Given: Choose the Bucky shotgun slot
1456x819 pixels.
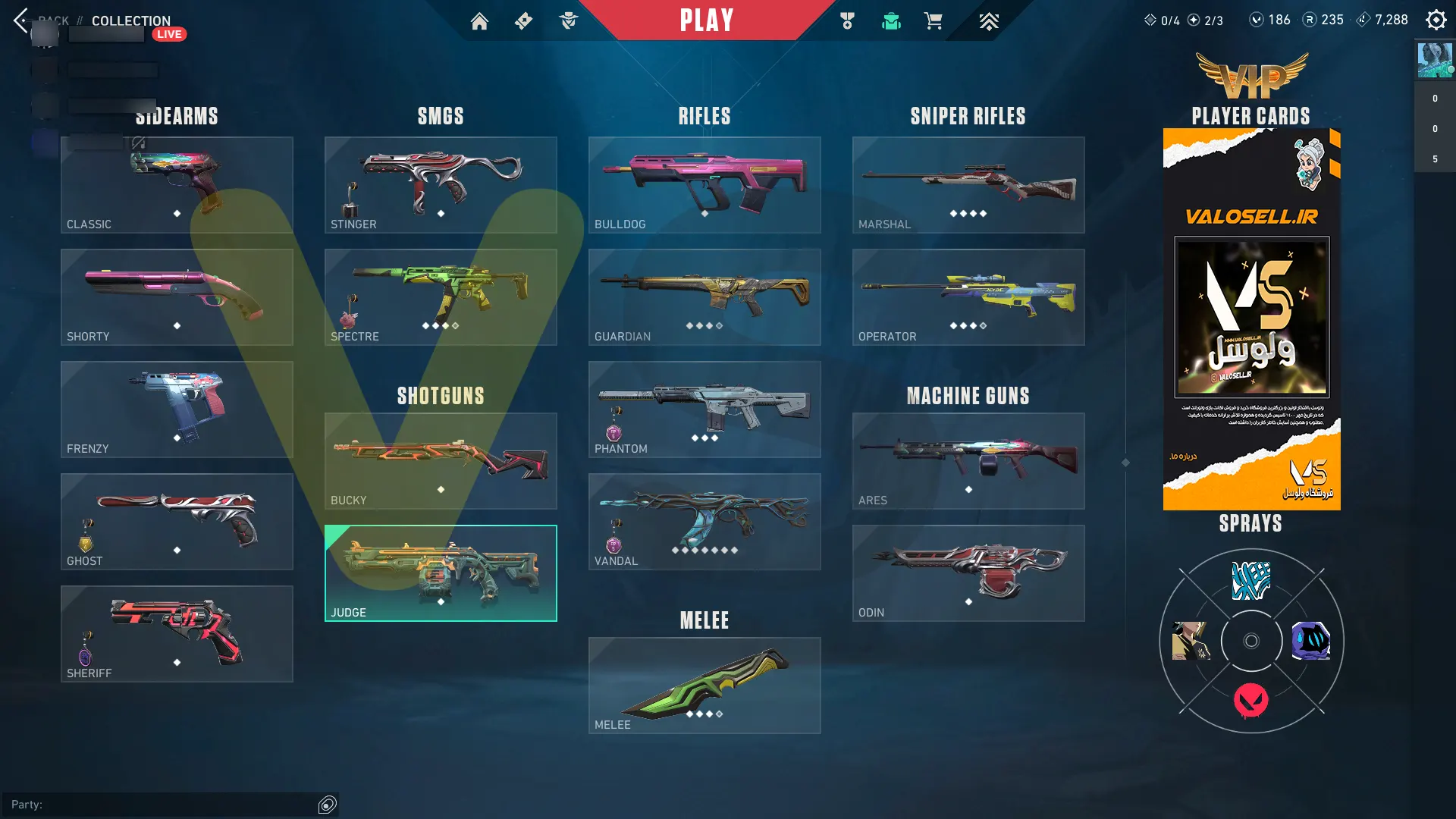Looking at the screenshot, I should [x=441, y=461].
